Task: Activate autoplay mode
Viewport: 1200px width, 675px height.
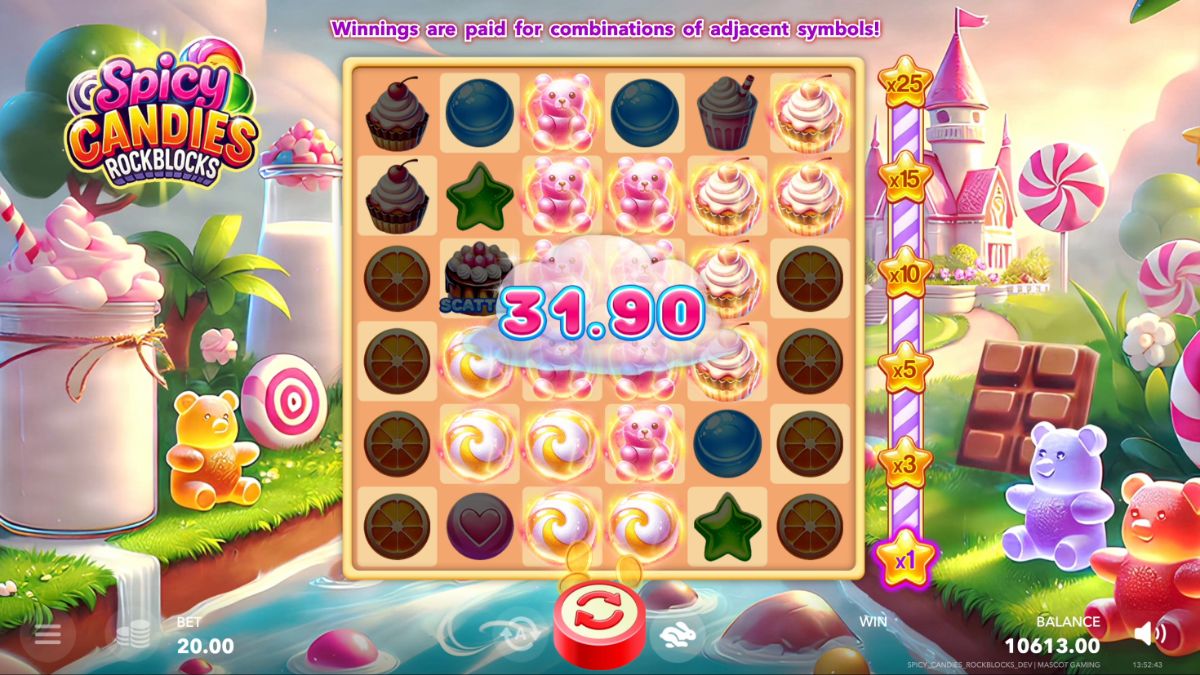Action: coord(519,635)
